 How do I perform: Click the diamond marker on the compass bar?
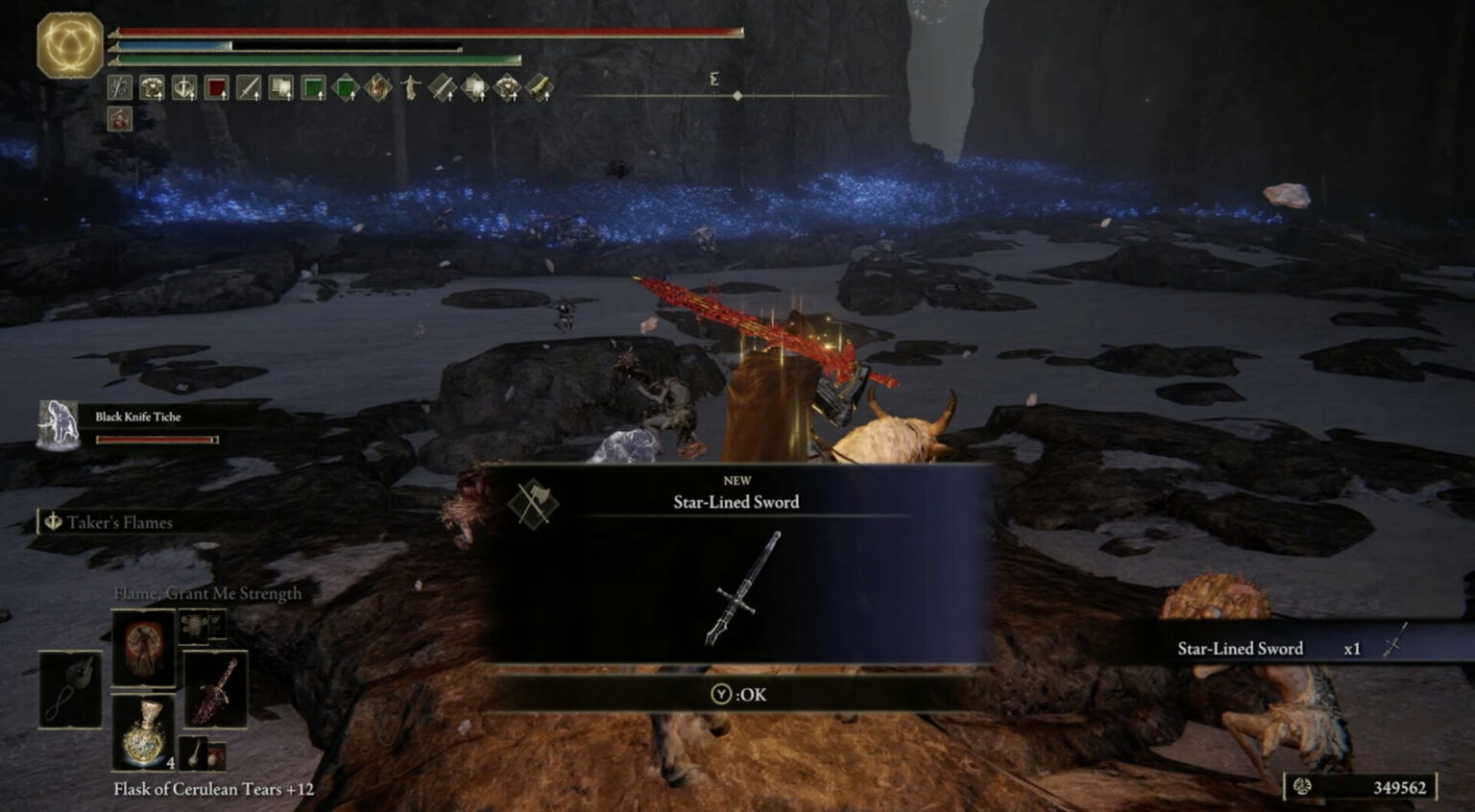pos(737,95)
